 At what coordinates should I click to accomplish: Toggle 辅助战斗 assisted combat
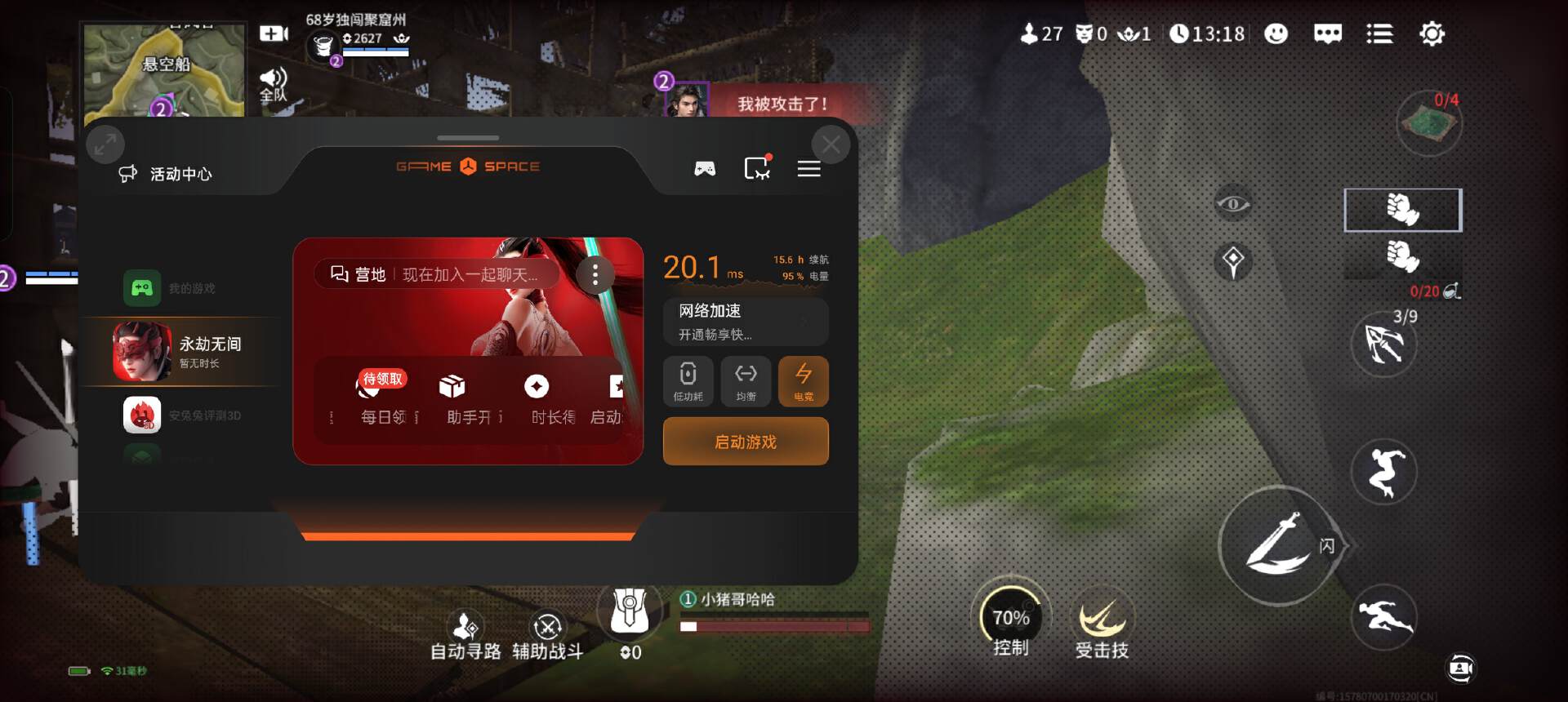(547, 635)
